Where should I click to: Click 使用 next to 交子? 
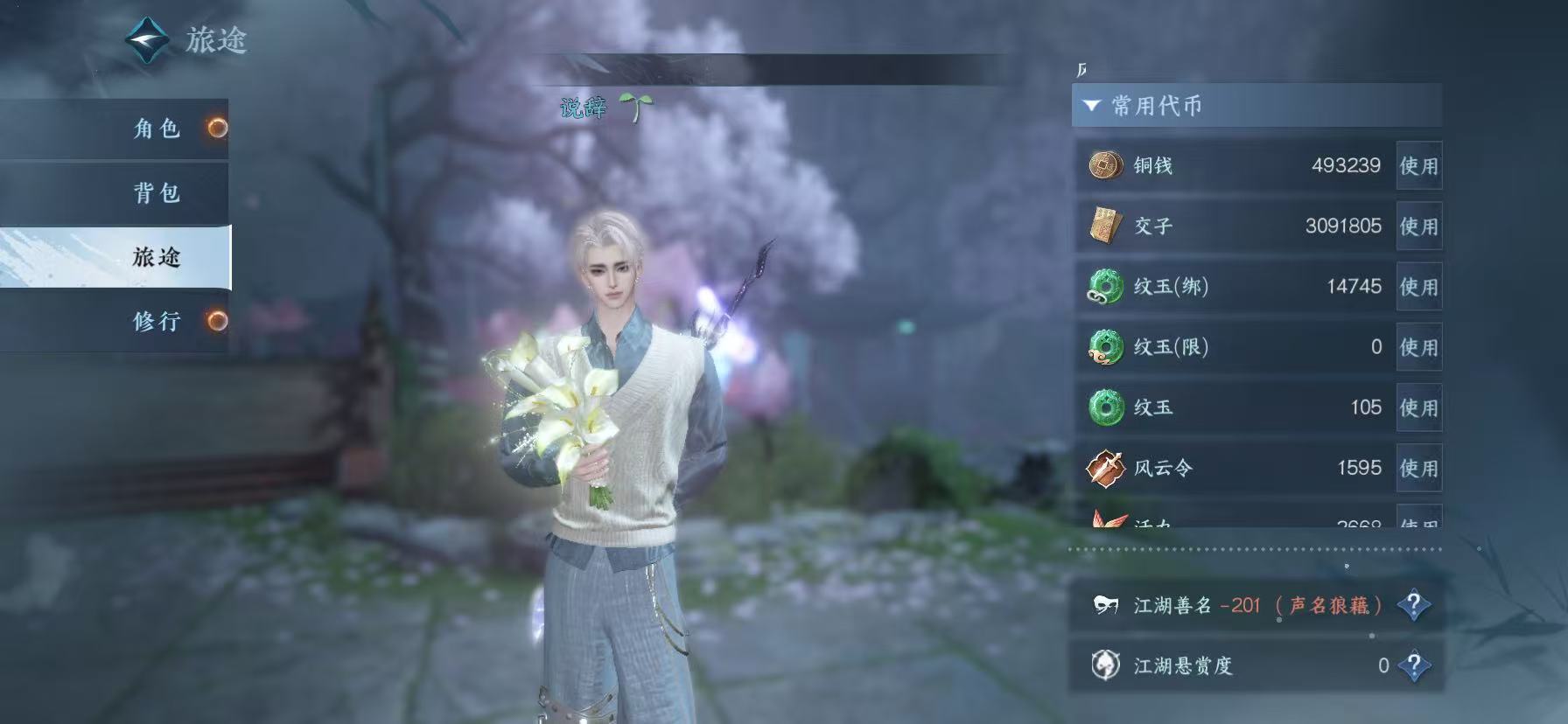1418,226
